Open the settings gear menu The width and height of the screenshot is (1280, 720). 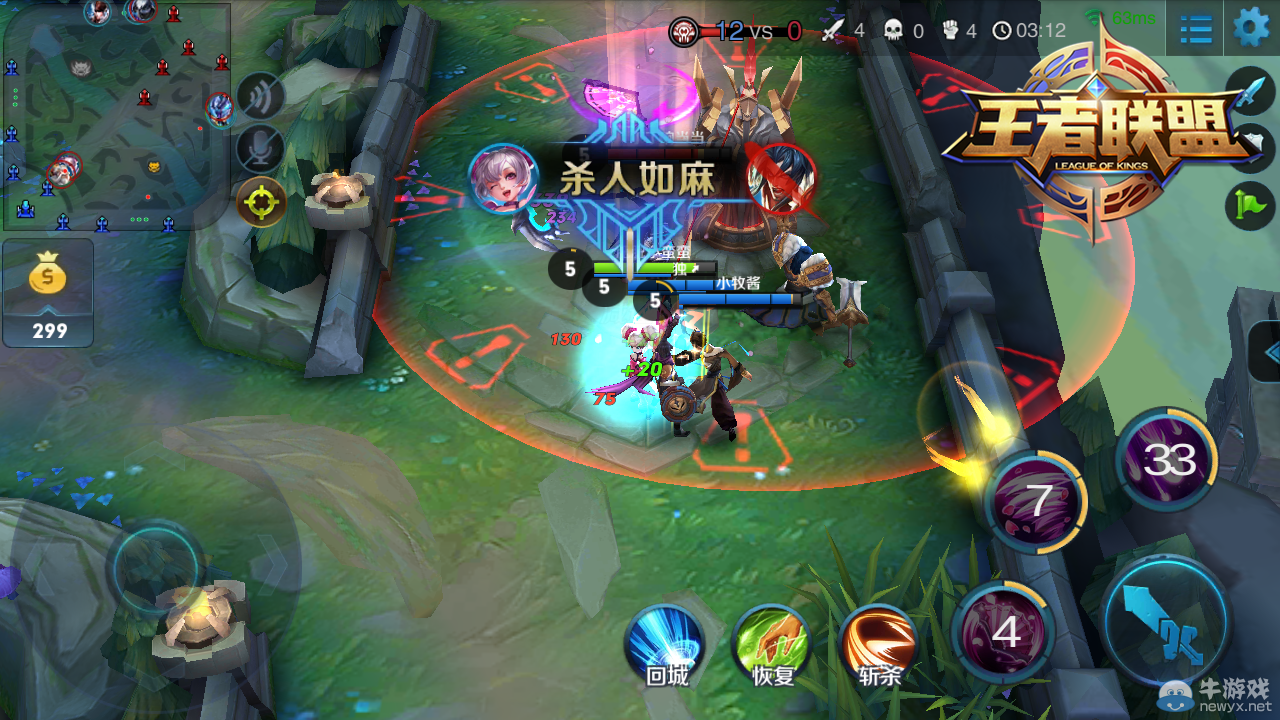[1251, 27]
